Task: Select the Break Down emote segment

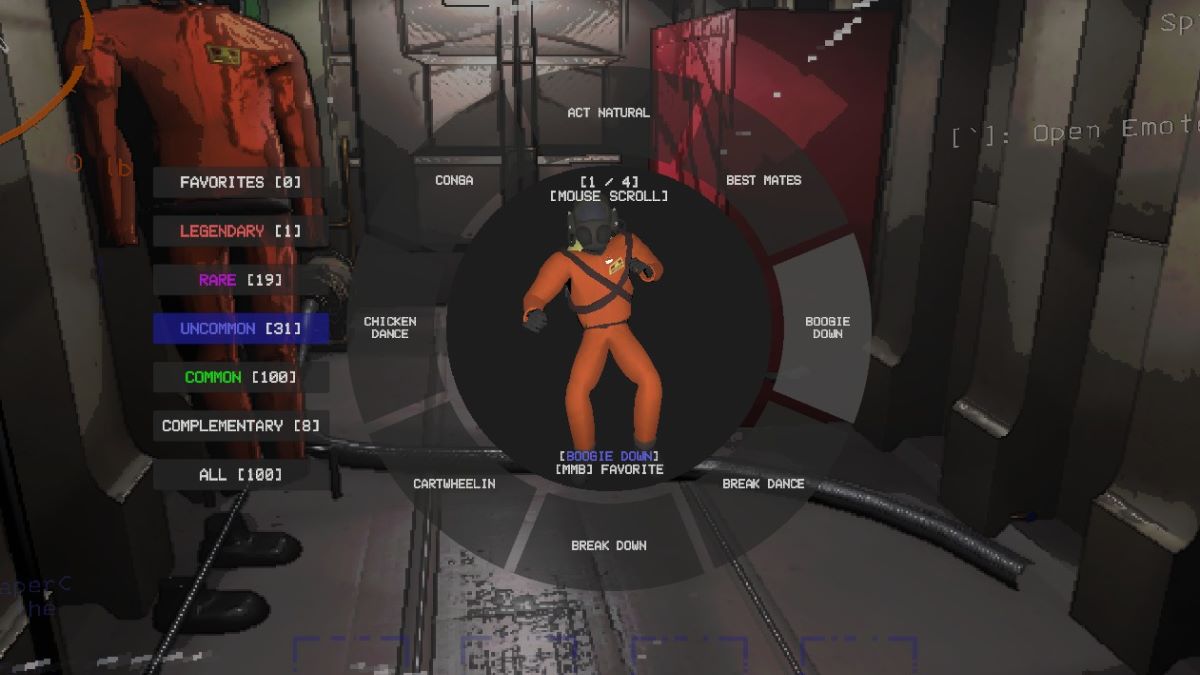Action: coord(608,545)
